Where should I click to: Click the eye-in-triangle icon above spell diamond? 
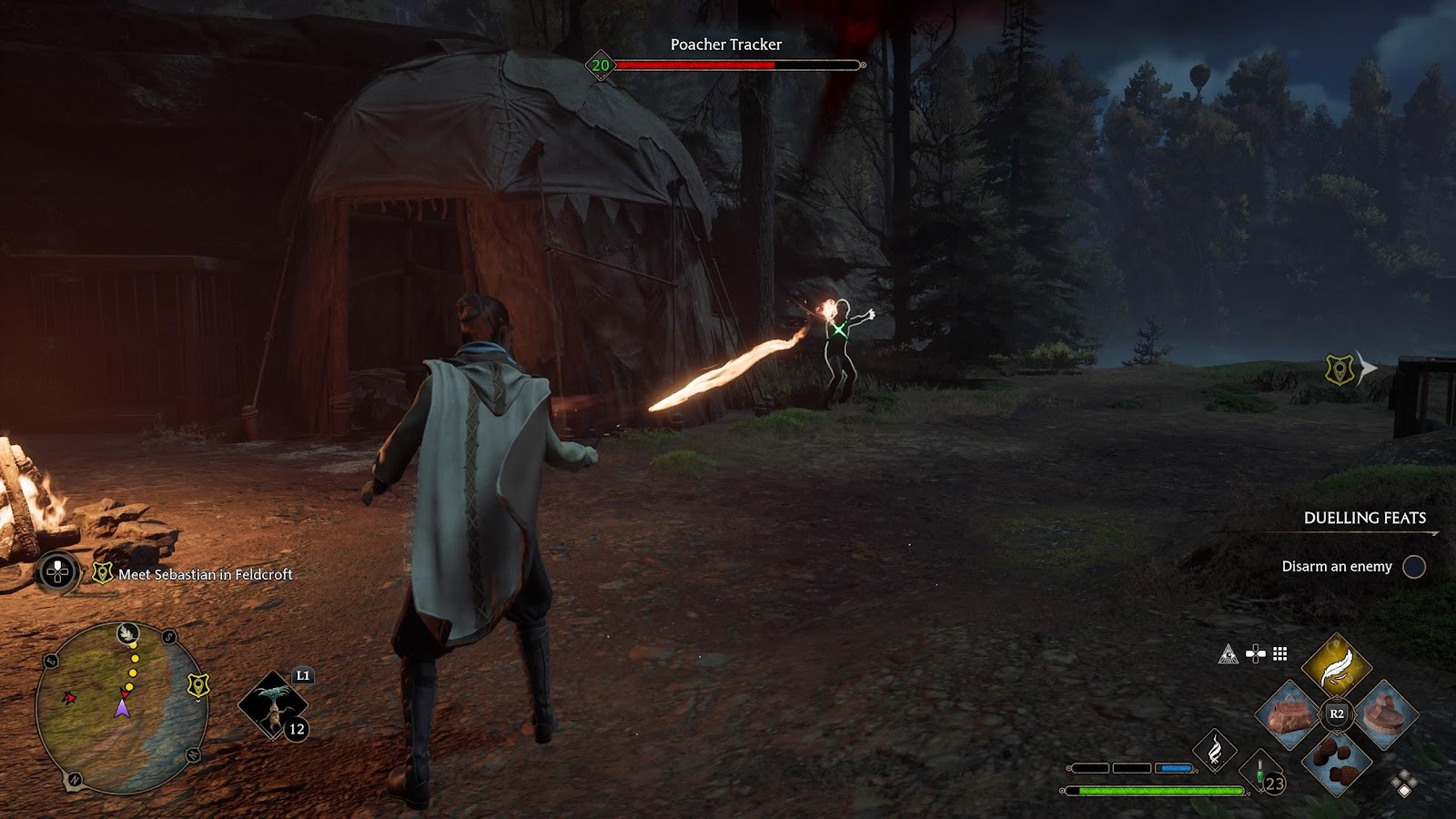pos(1228,653)
